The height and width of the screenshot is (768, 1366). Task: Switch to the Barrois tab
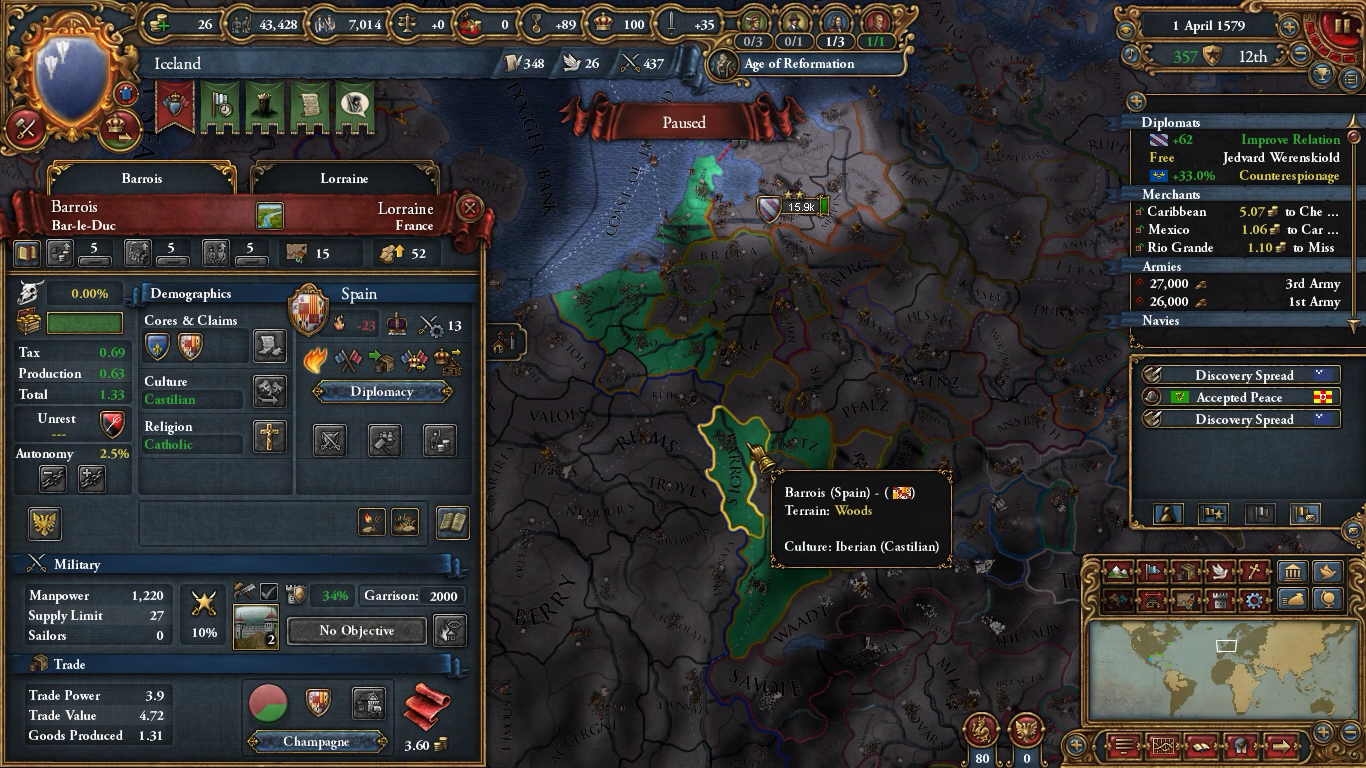(x=140, y=178)
